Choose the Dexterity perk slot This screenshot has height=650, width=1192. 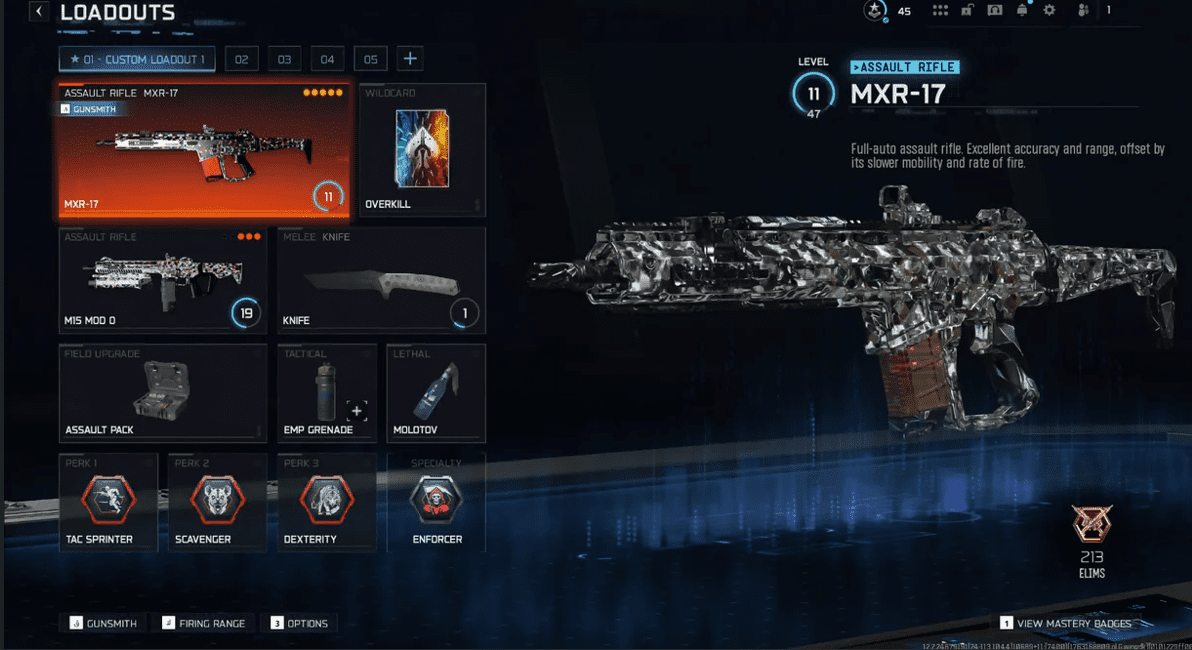[x=327, y=502]
